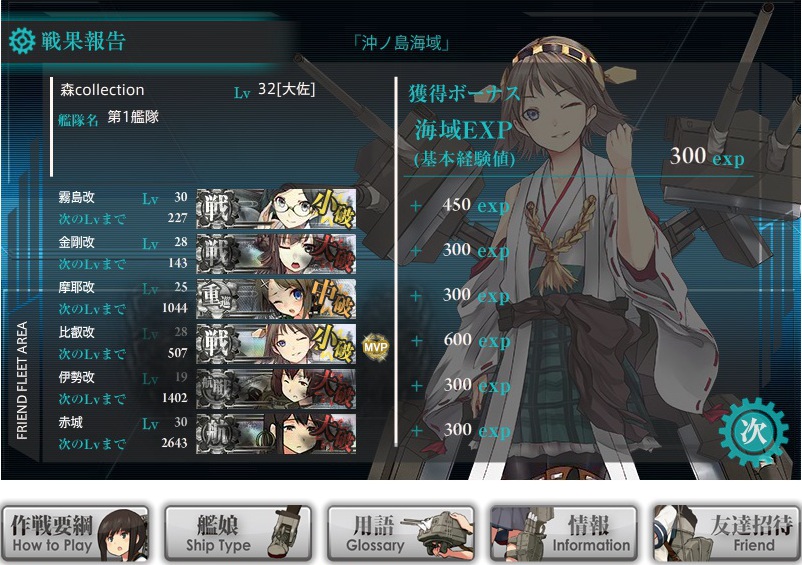Select the 金剛改 ship banner
The image size is (802, 565).
pos(276,253)
